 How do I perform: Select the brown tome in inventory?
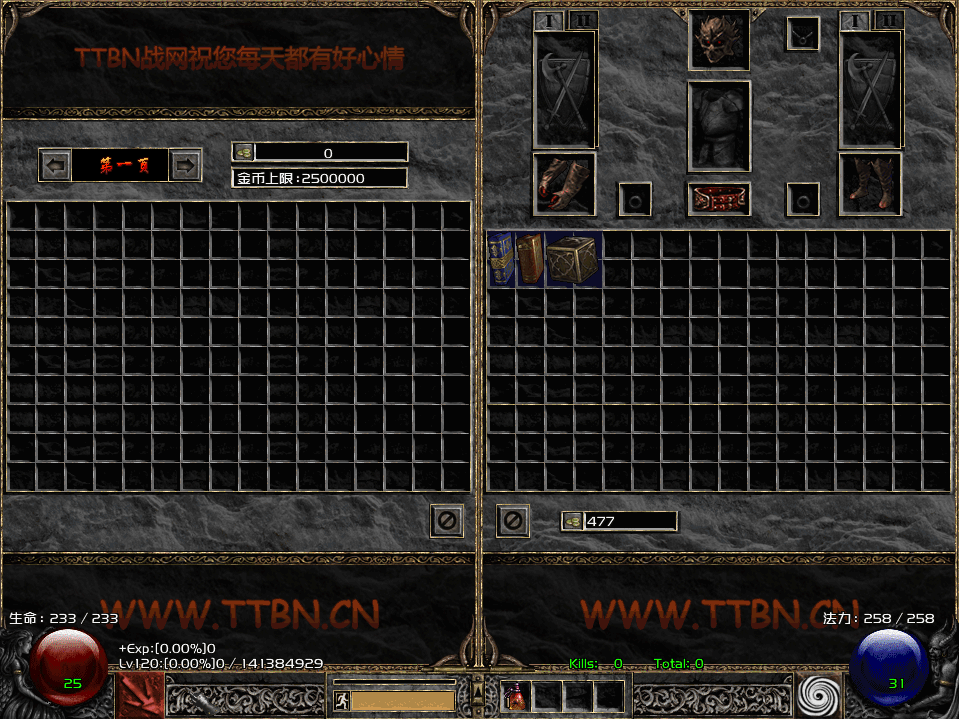[531, 260]
